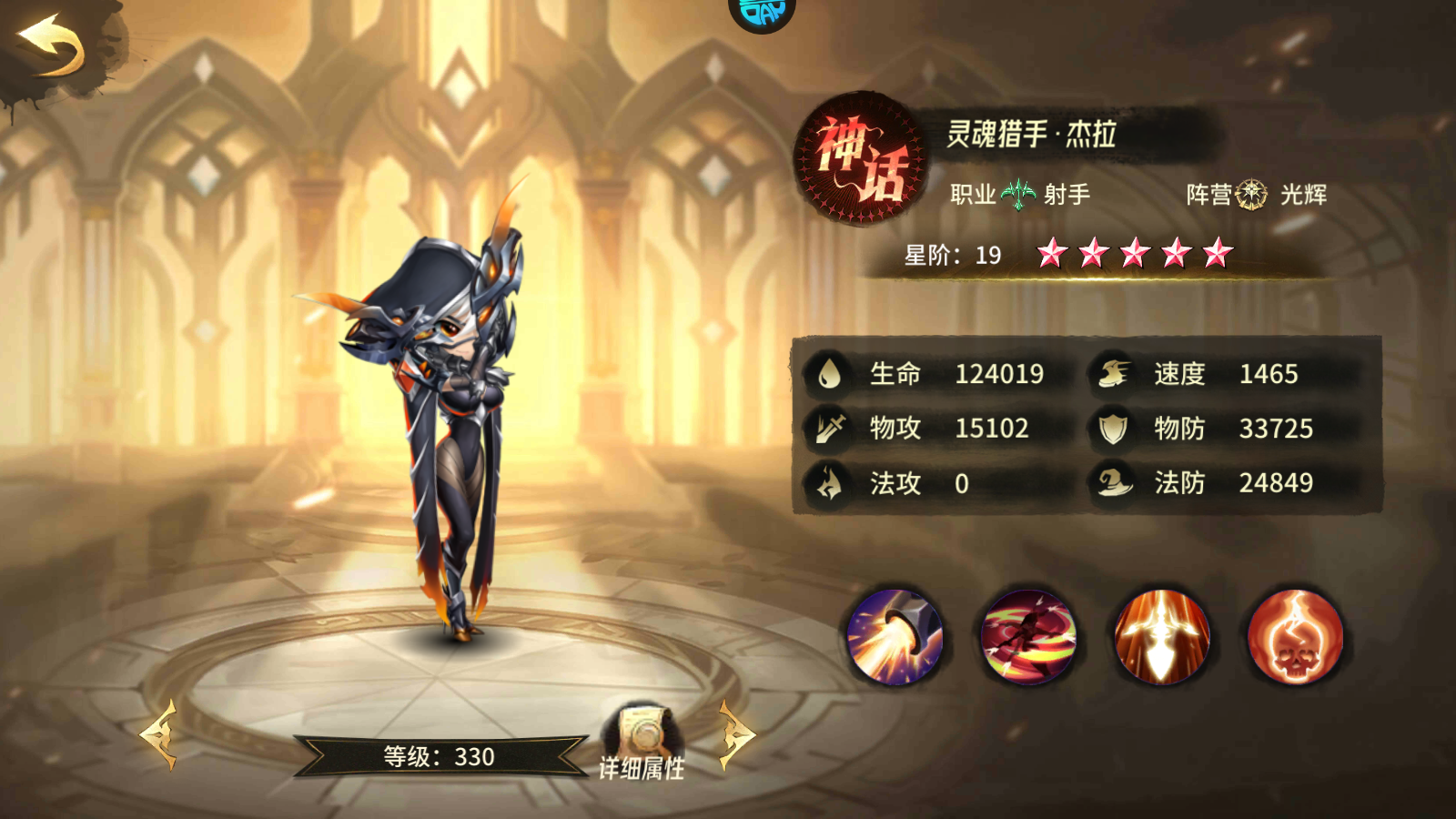Image resolution: width=1456 pixels, height=819 pixels.
Task: Click the 生命 water-drop health icon
Action: 830,372
